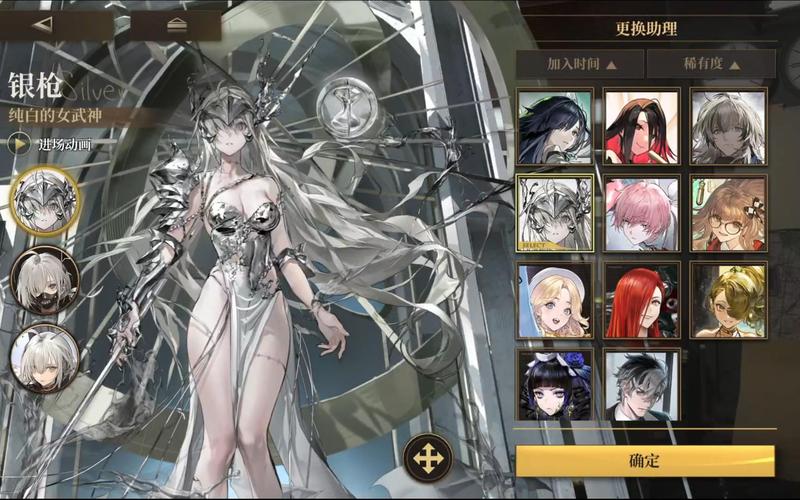The height and width of the screenshot is (500, 800).
Task: Go back using the left arrow button
Action: [x=43, y=25]
